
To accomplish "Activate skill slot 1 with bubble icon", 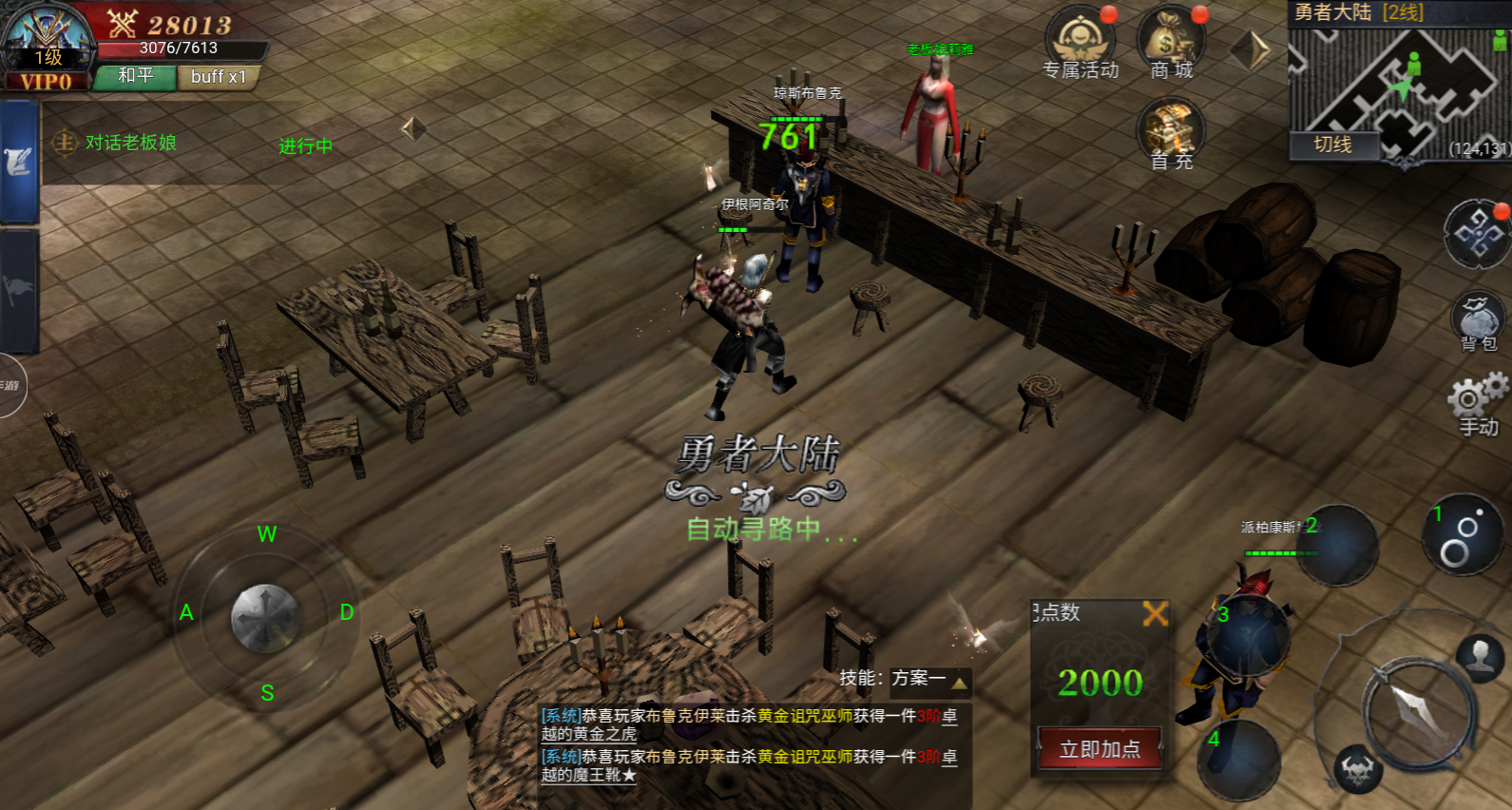I will tap(1462, 535).
